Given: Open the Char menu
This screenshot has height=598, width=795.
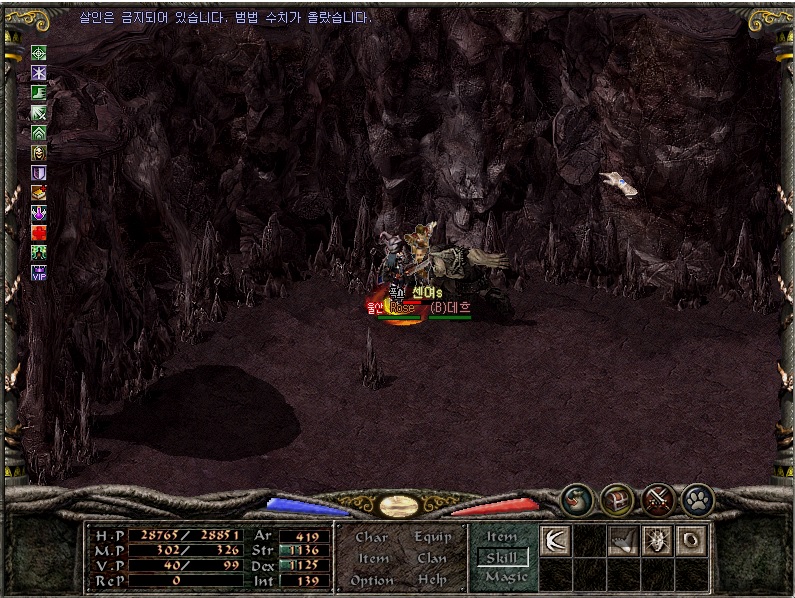Looking at the screenshot, I should point(371,537).
